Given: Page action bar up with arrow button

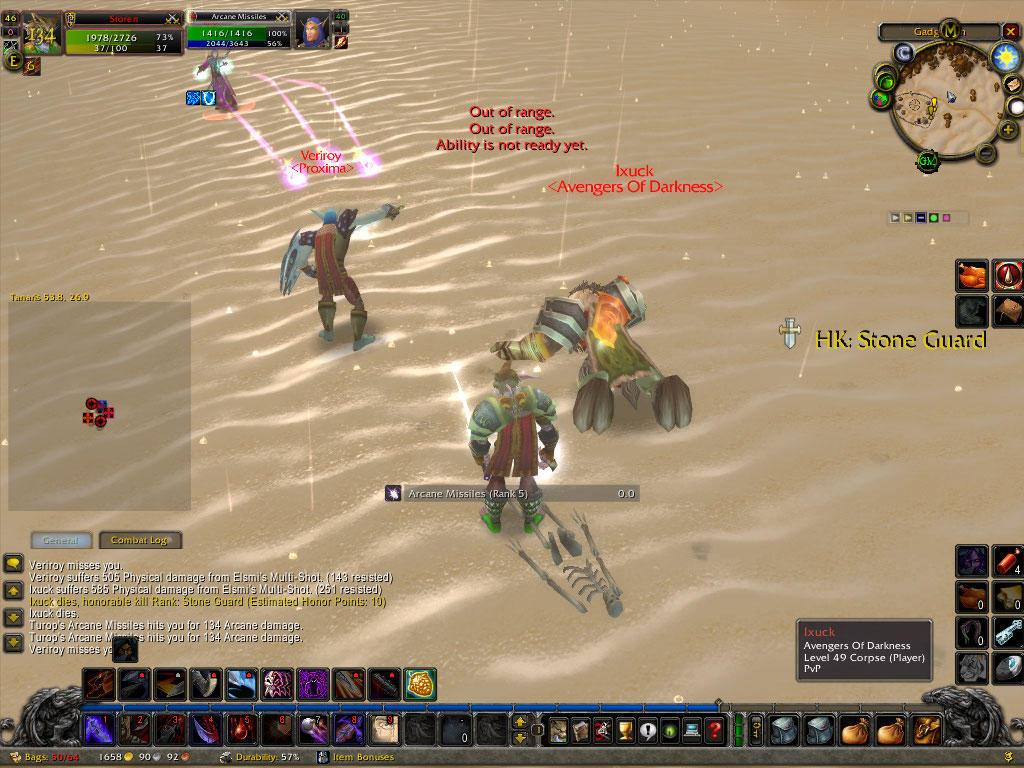Looking at the screenshot, I should tap(520, 721).
